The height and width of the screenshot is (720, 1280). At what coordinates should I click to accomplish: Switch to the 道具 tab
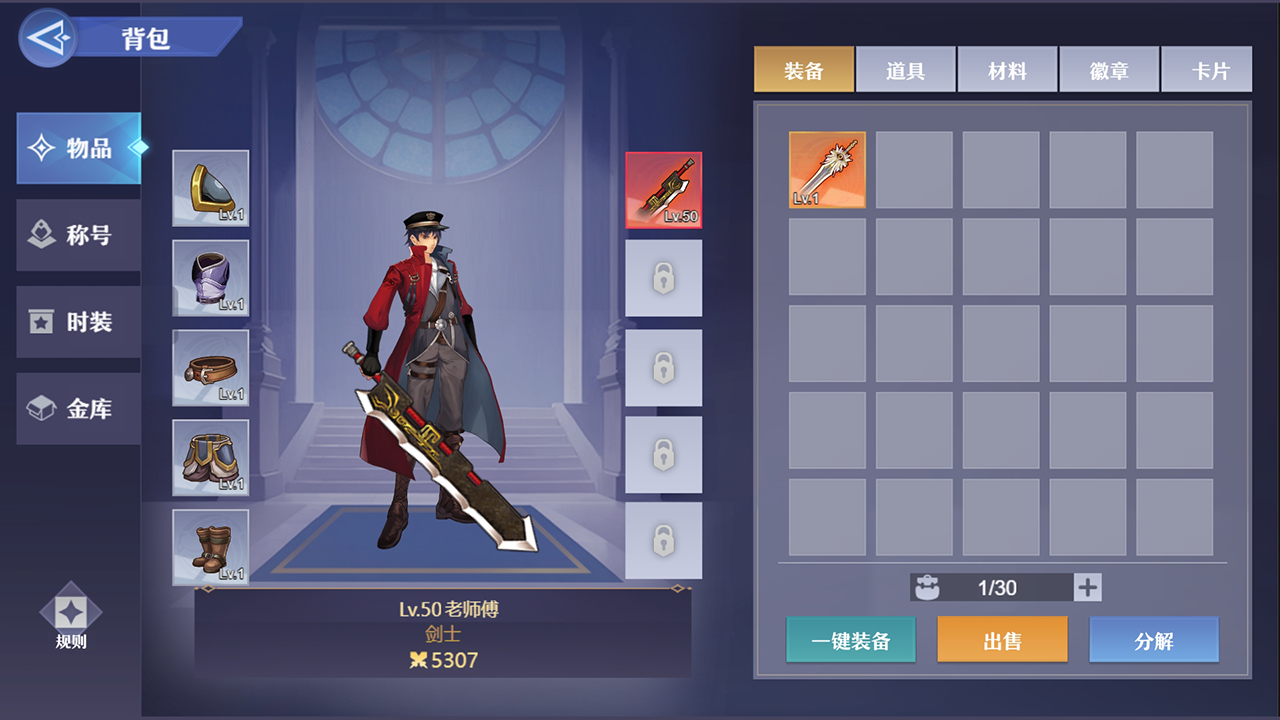905,69
